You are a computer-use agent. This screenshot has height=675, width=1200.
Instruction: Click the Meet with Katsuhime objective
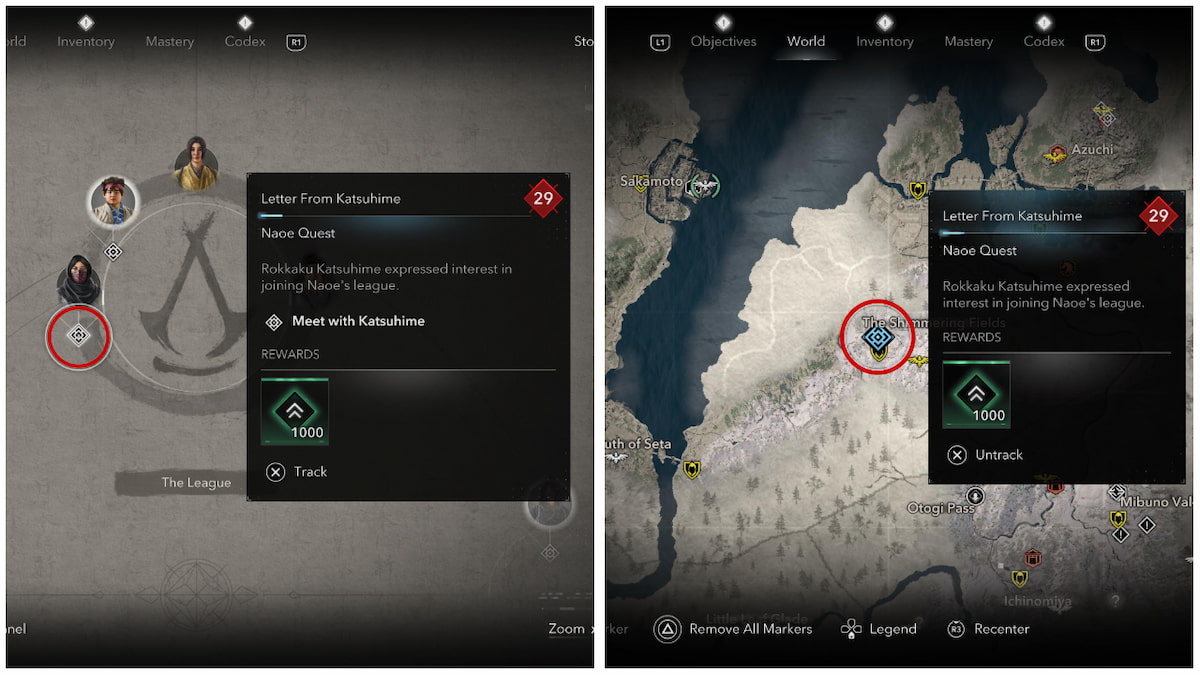tap(357, 321)
